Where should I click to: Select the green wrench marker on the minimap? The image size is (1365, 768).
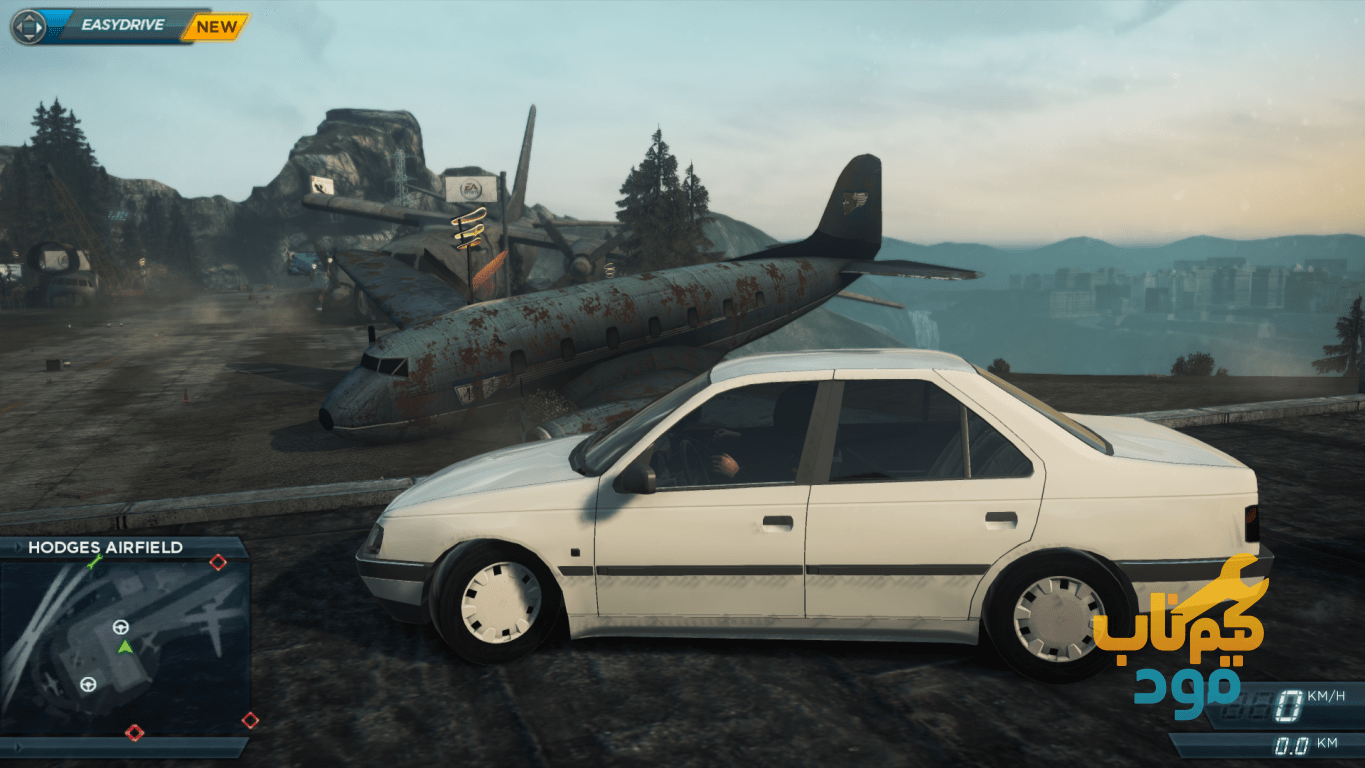tap(94, 563)
